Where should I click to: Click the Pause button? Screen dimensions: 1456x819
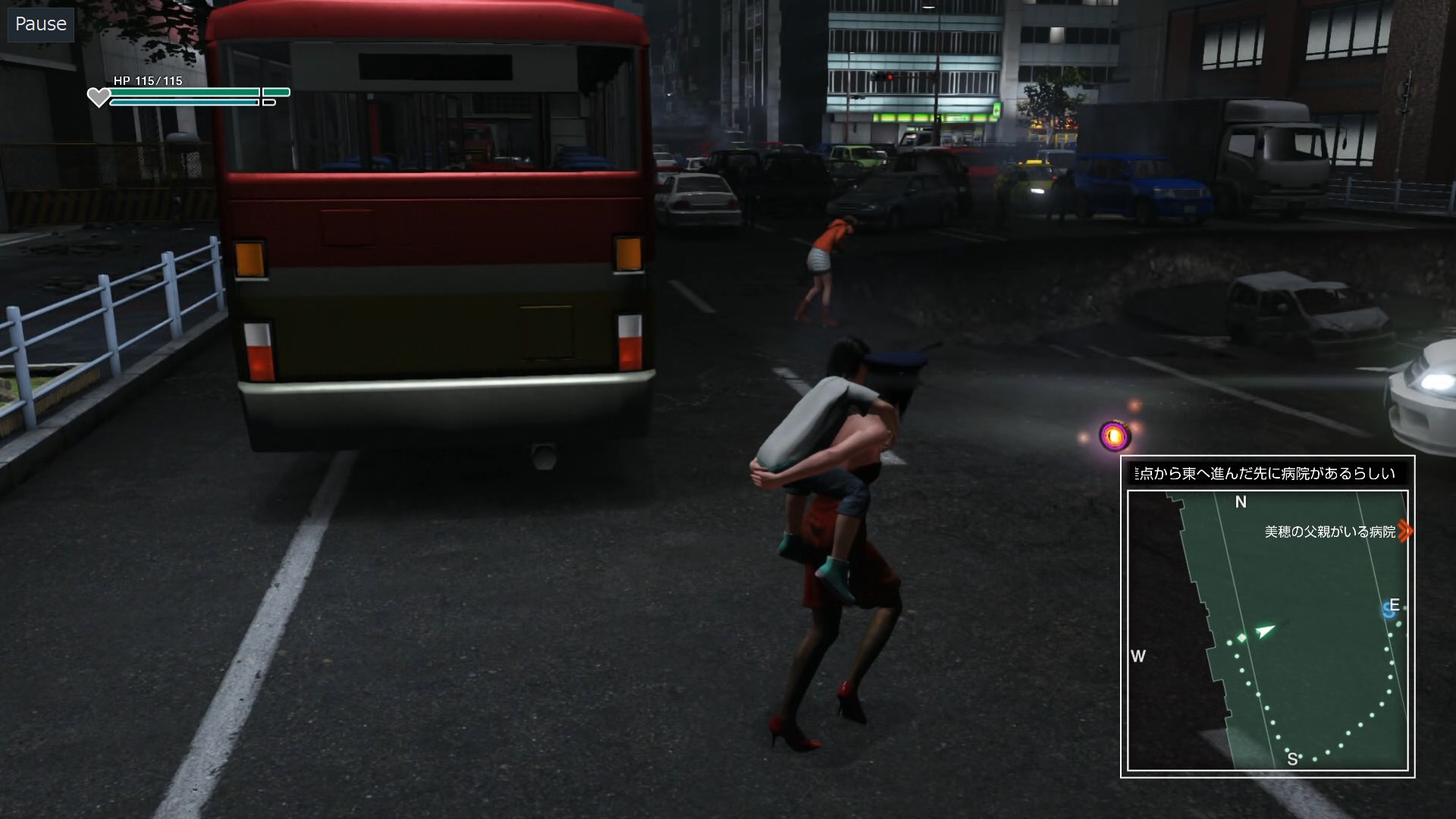[41, 24]
